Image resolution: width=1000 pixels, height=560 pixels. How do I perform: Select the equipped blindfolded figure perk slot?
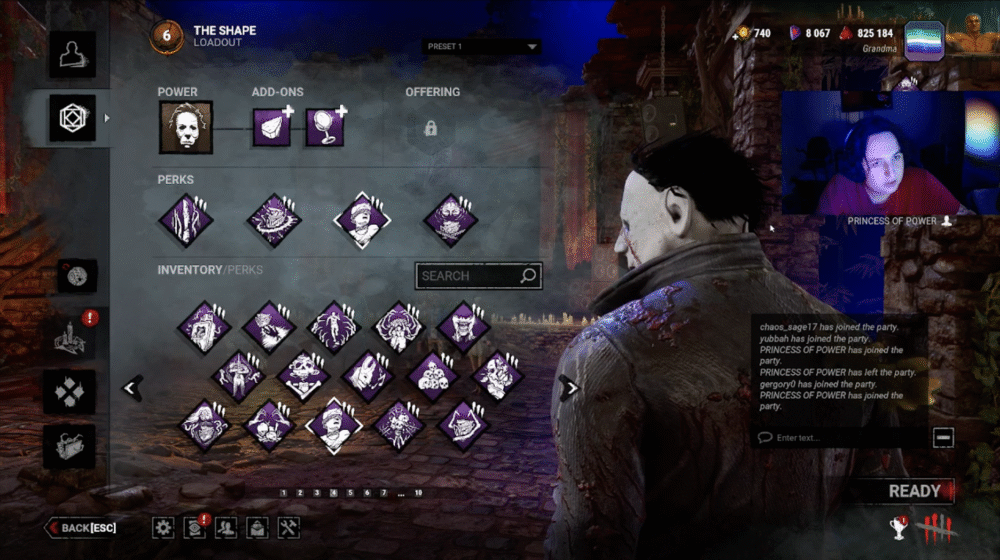coord(364,219)
